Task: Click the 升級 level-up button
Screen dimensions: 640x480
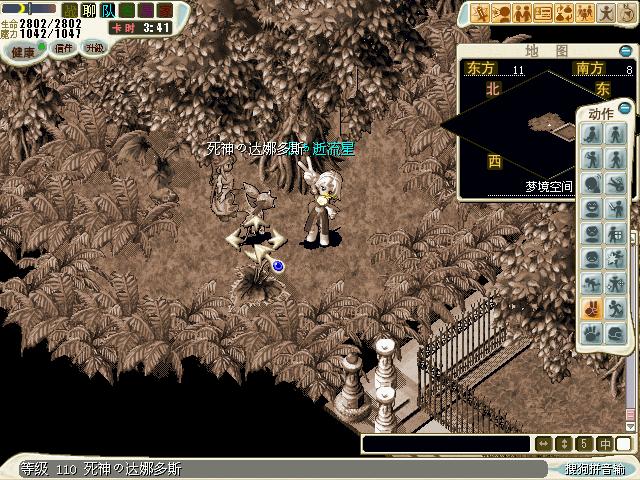Action: click(x=94, y=48)
